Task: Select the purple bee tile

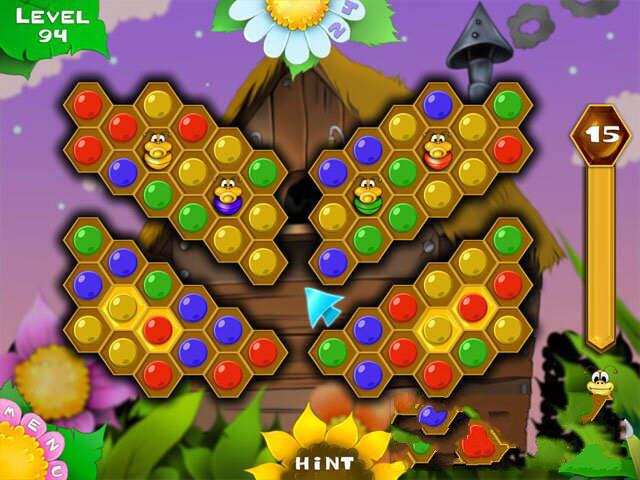Action: (x=227, y=194)
